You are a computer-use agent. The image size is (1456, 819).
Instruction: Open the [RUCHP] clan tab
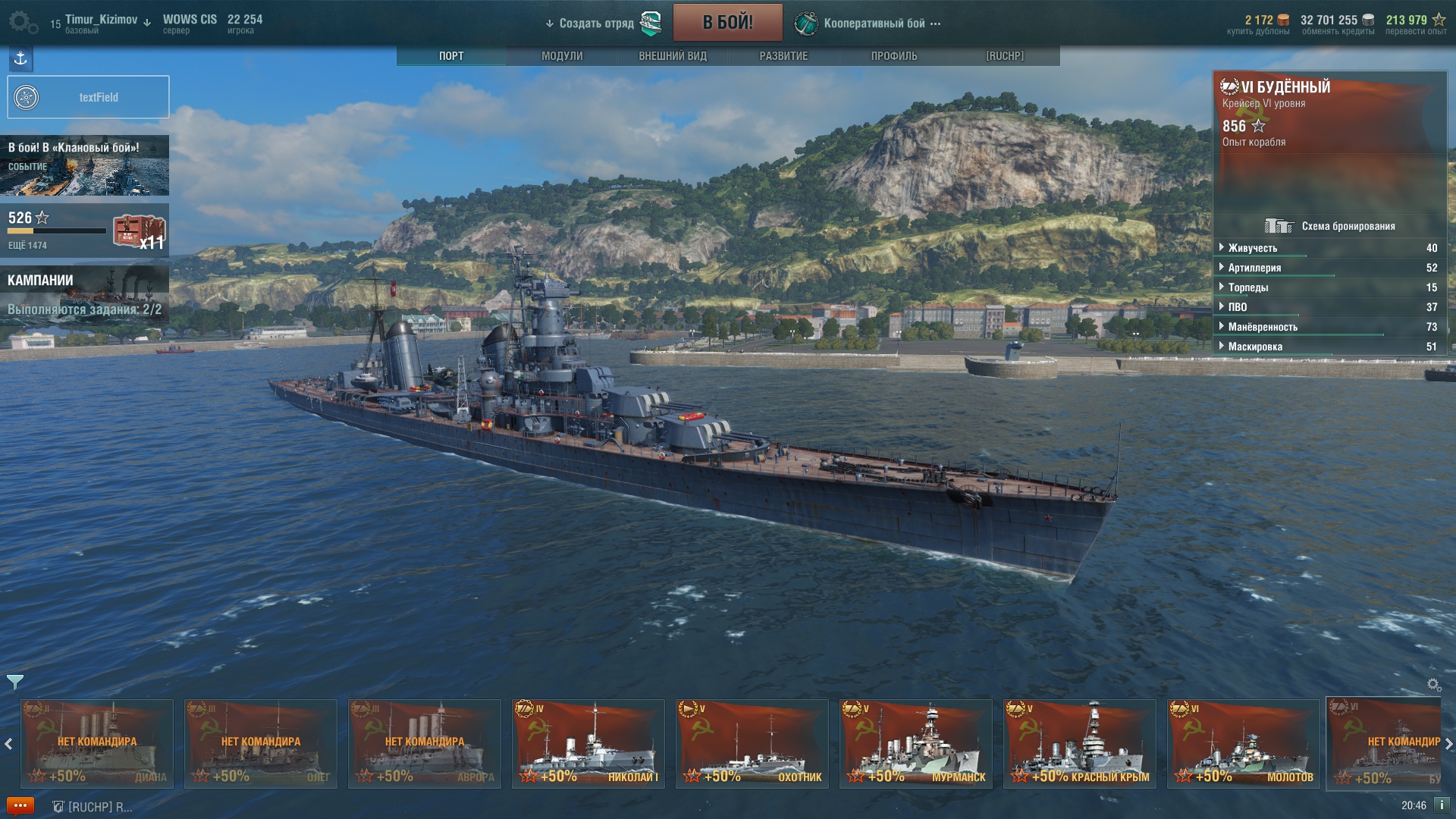[x=1005, y=56]
